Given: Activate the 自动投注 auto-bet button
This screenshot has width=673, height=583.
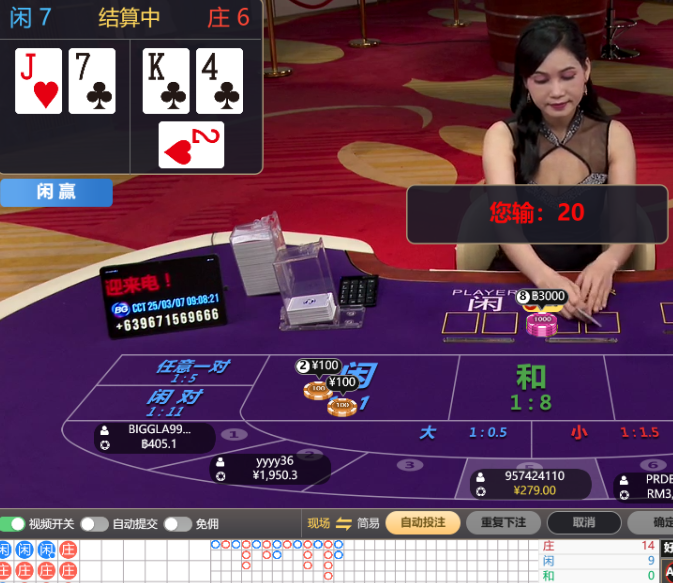Looking at the screenshot, I should [422, 523].
